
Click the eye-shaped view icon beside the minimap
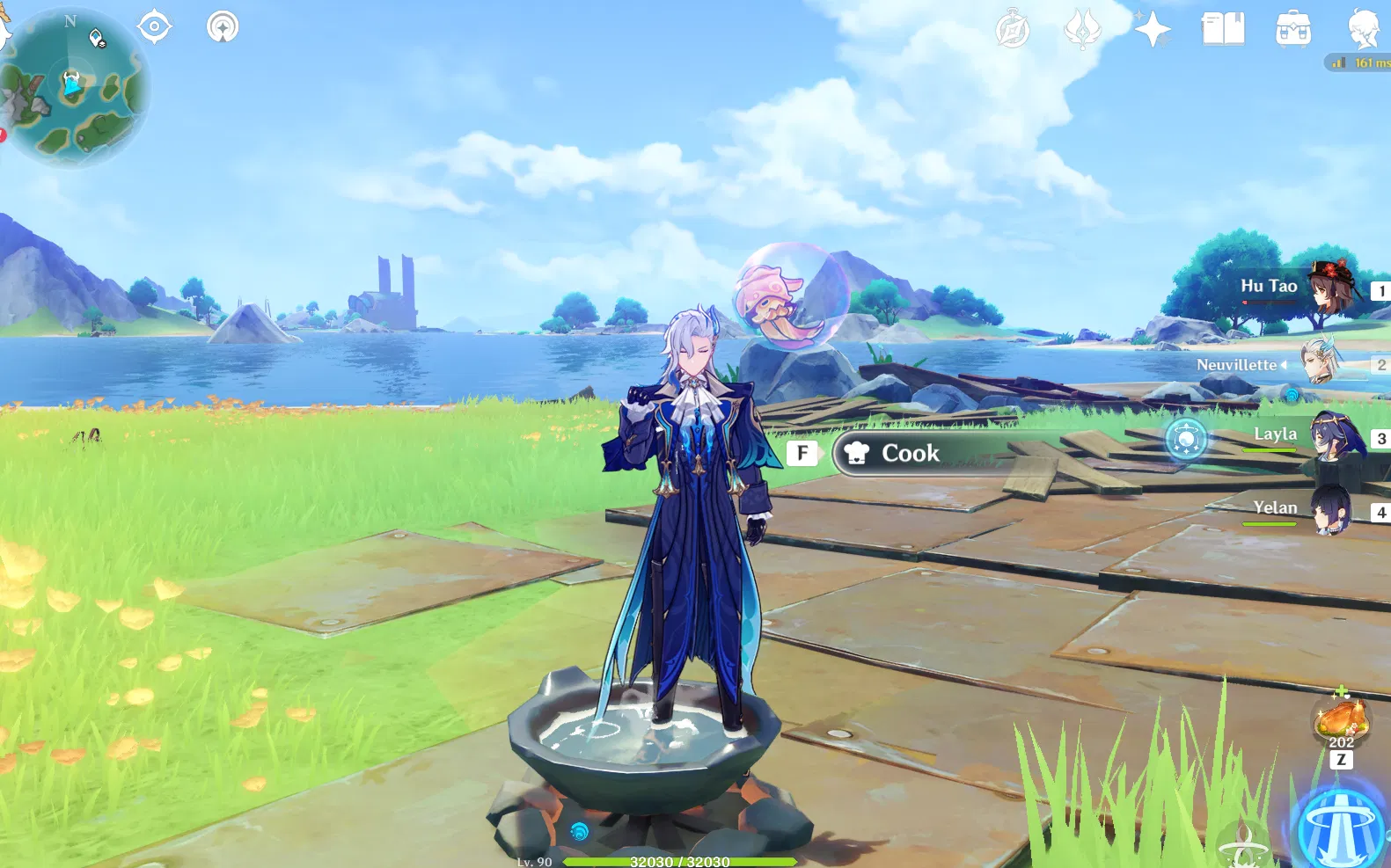(x=157, y=27)
